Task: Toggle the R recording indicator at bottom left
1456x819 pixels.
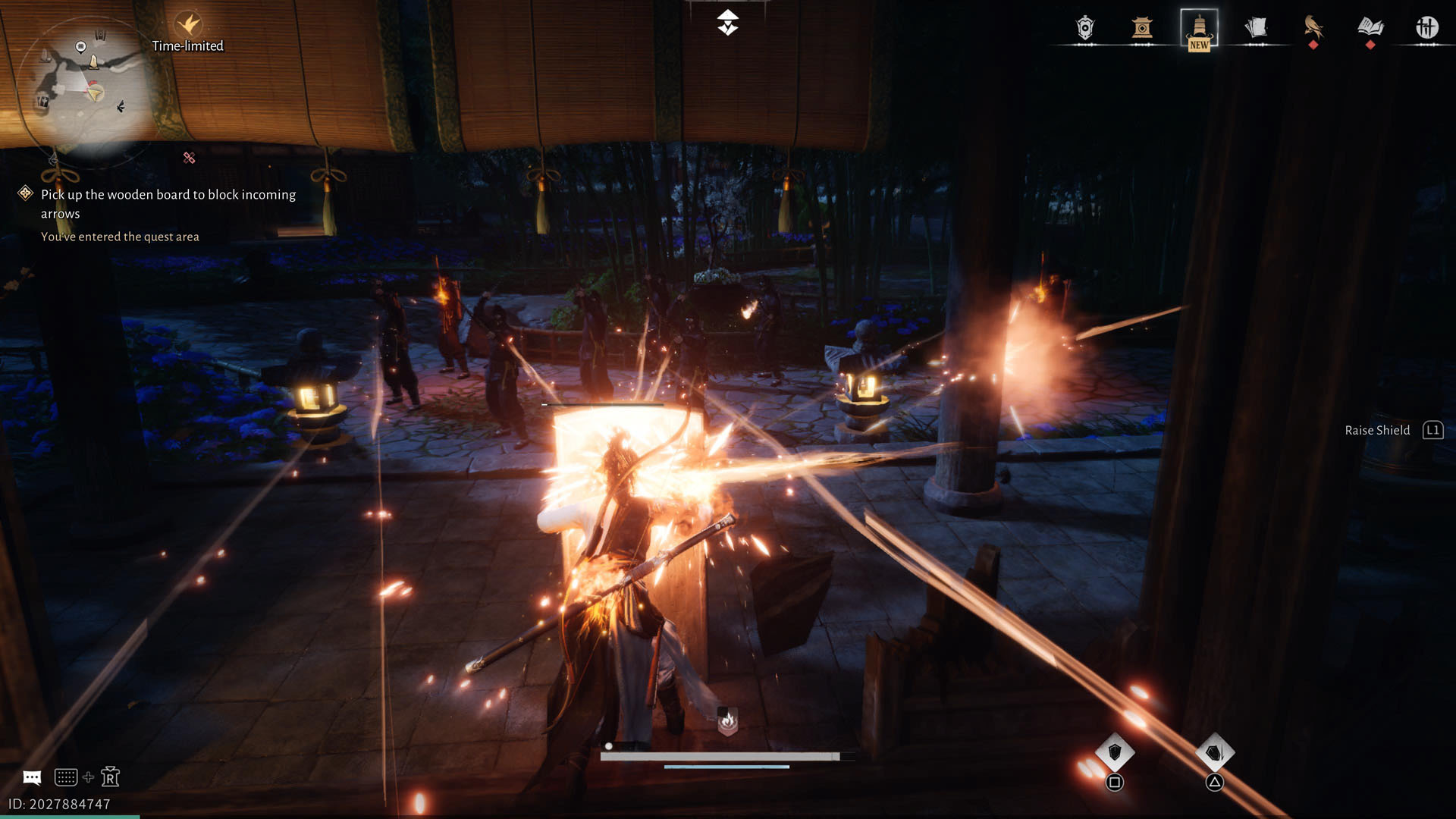Action: [x=110, y=776]
